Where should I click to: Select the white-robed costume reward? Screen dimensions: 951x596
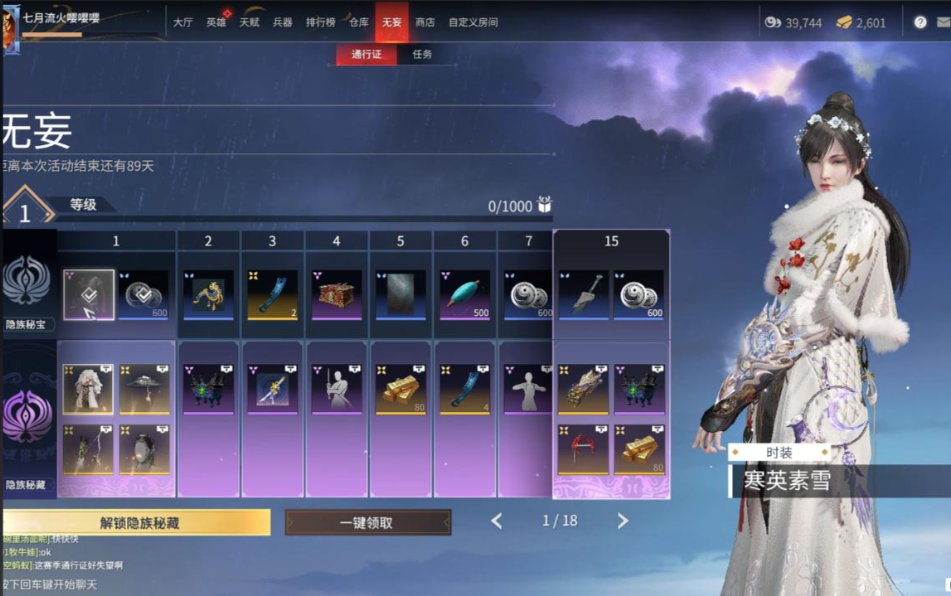point(88,389)
